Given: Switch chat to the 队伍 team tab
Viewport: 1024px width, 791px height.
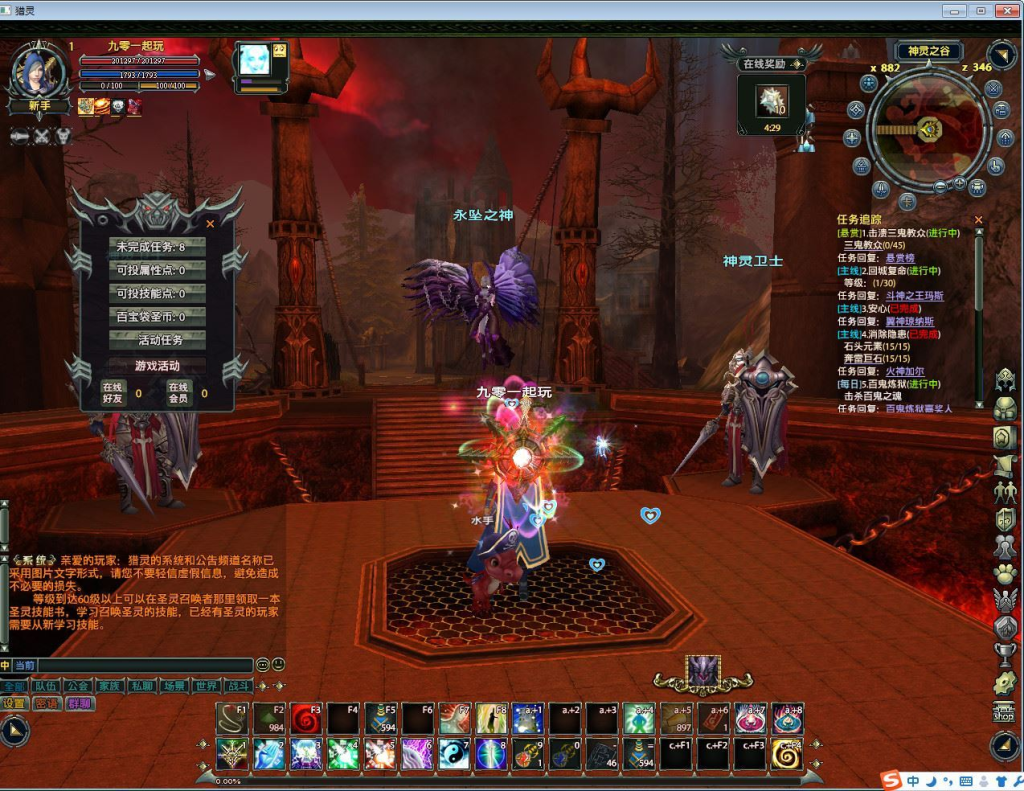Looking at the screenshot, I should [45, 686].
